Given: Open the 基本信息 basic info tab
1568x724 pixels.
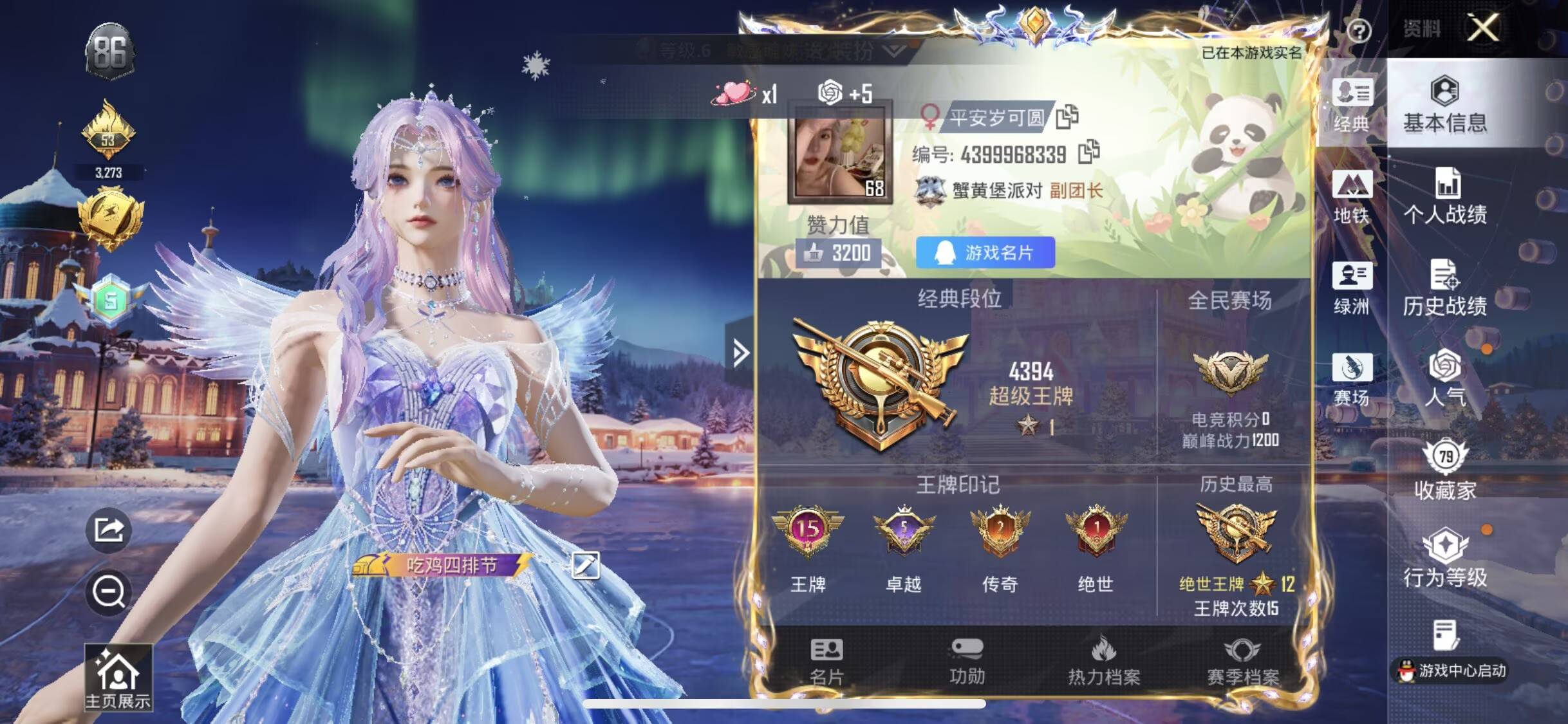Looking at the screenshot, I should pos(1445,105).
